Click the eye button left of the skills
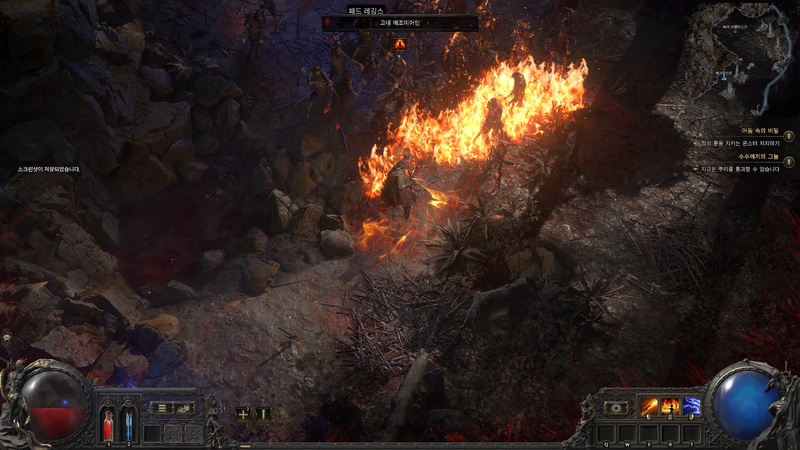Image resolution: width=800 pixels, height=450 pixels. (x=618, y=408)
